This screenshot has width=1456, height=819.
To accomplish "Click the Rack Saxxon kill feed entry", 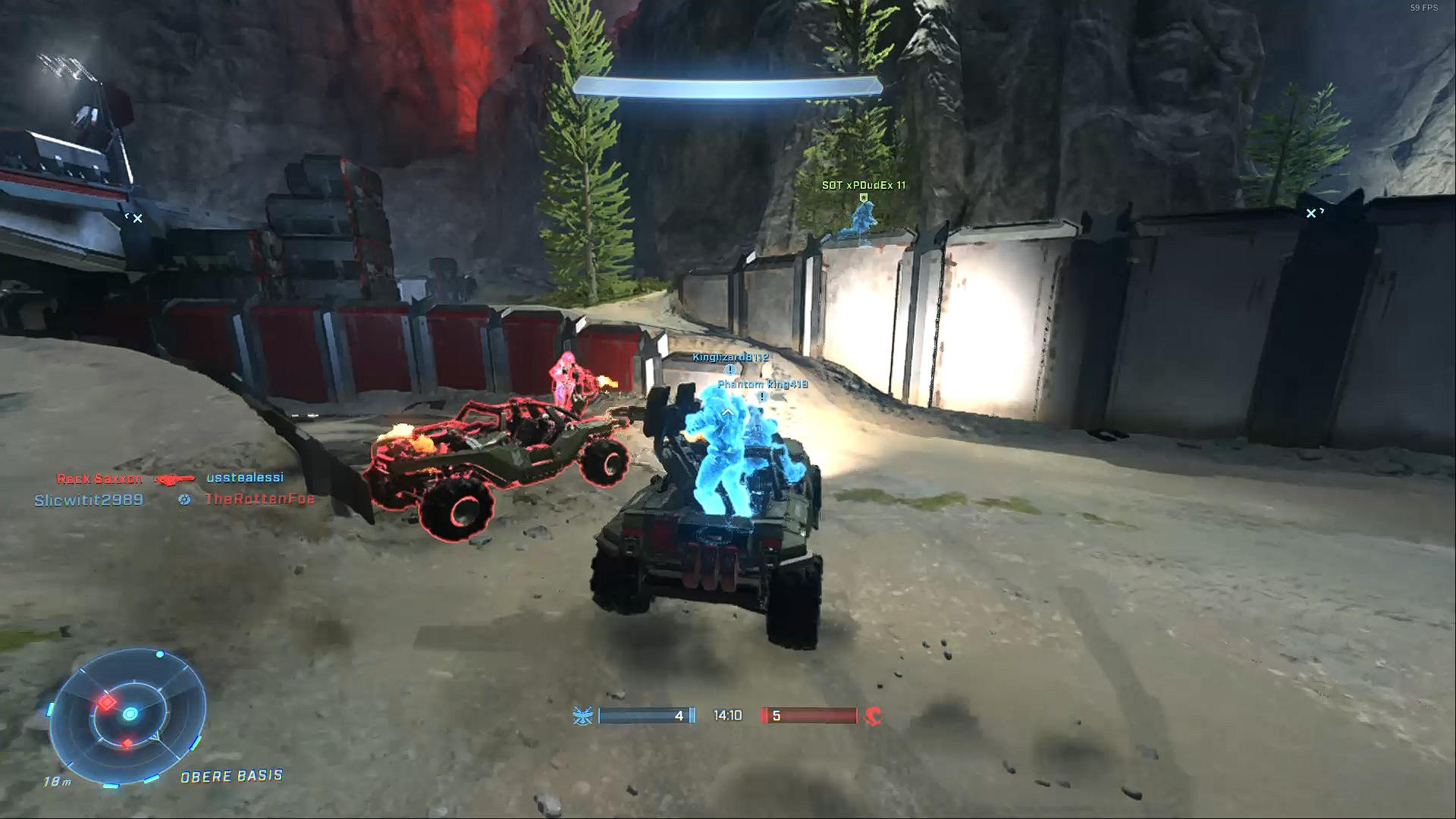I will click(99, 479).
